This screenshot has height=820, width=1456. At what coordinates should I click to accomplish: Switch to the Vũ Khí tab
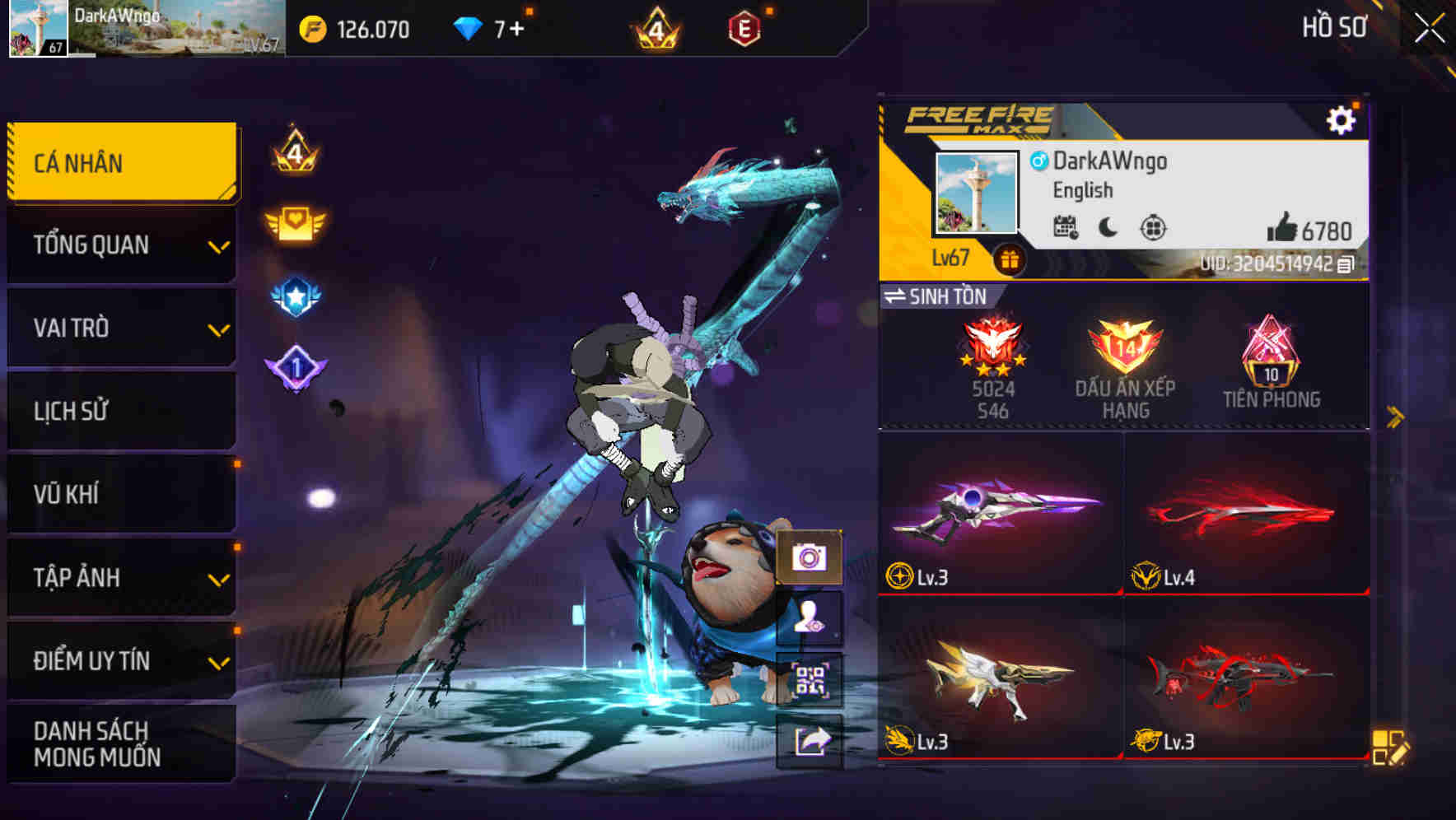tap(120, 494)
